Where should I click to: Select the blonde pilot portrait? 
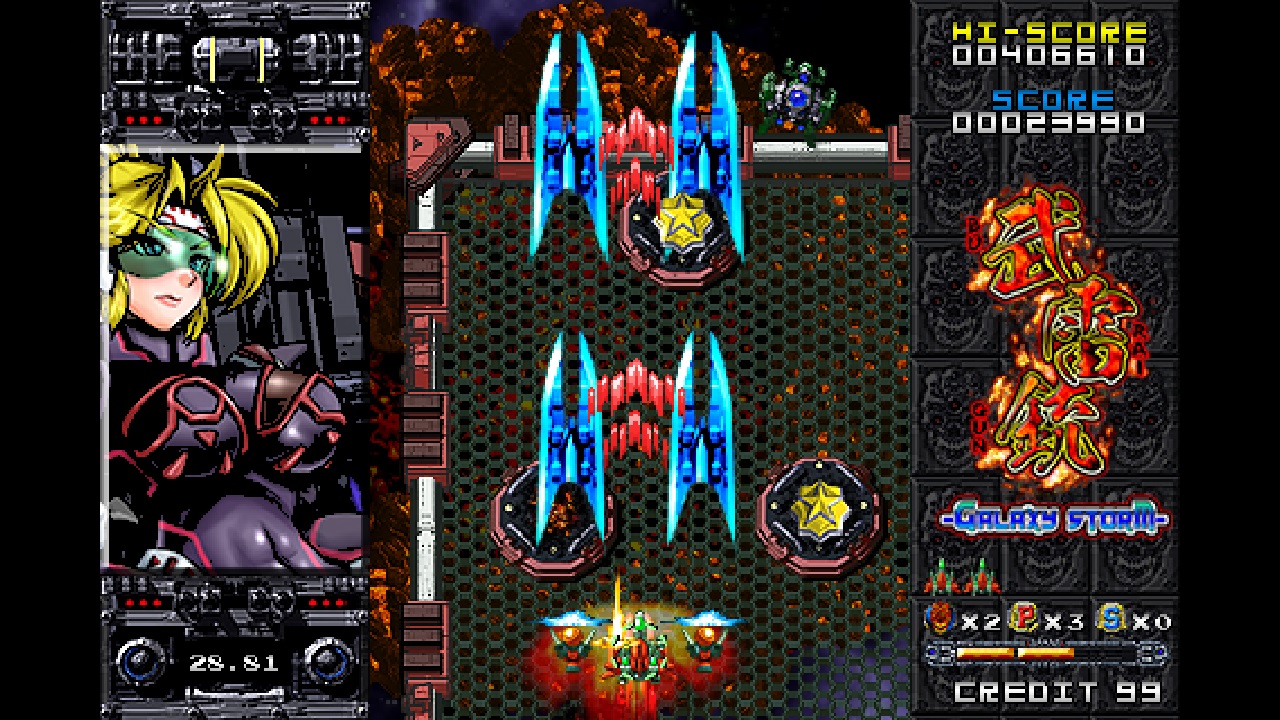point(234,357)
